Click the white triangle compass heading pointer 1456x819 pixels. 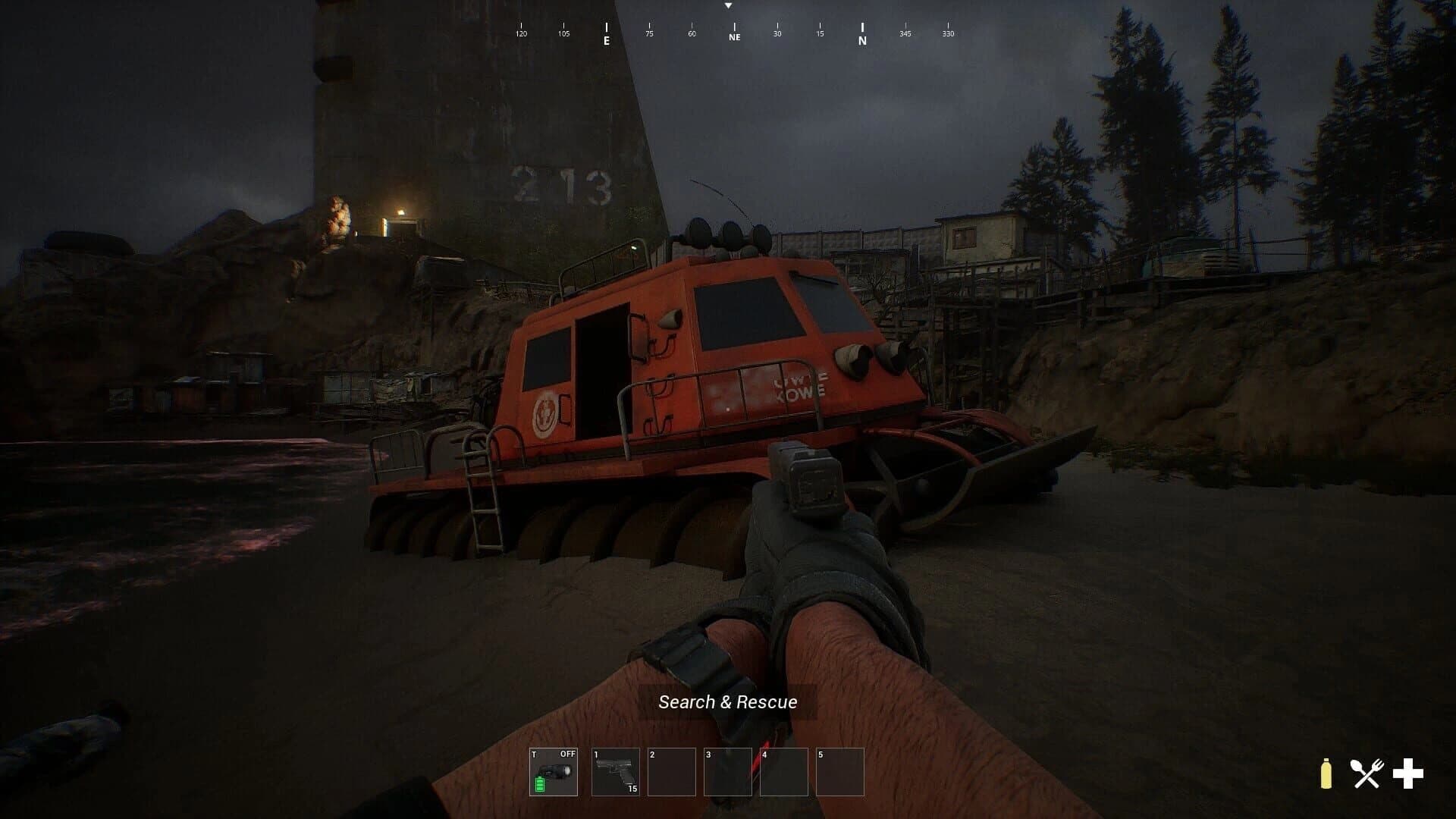pos(730,6)
